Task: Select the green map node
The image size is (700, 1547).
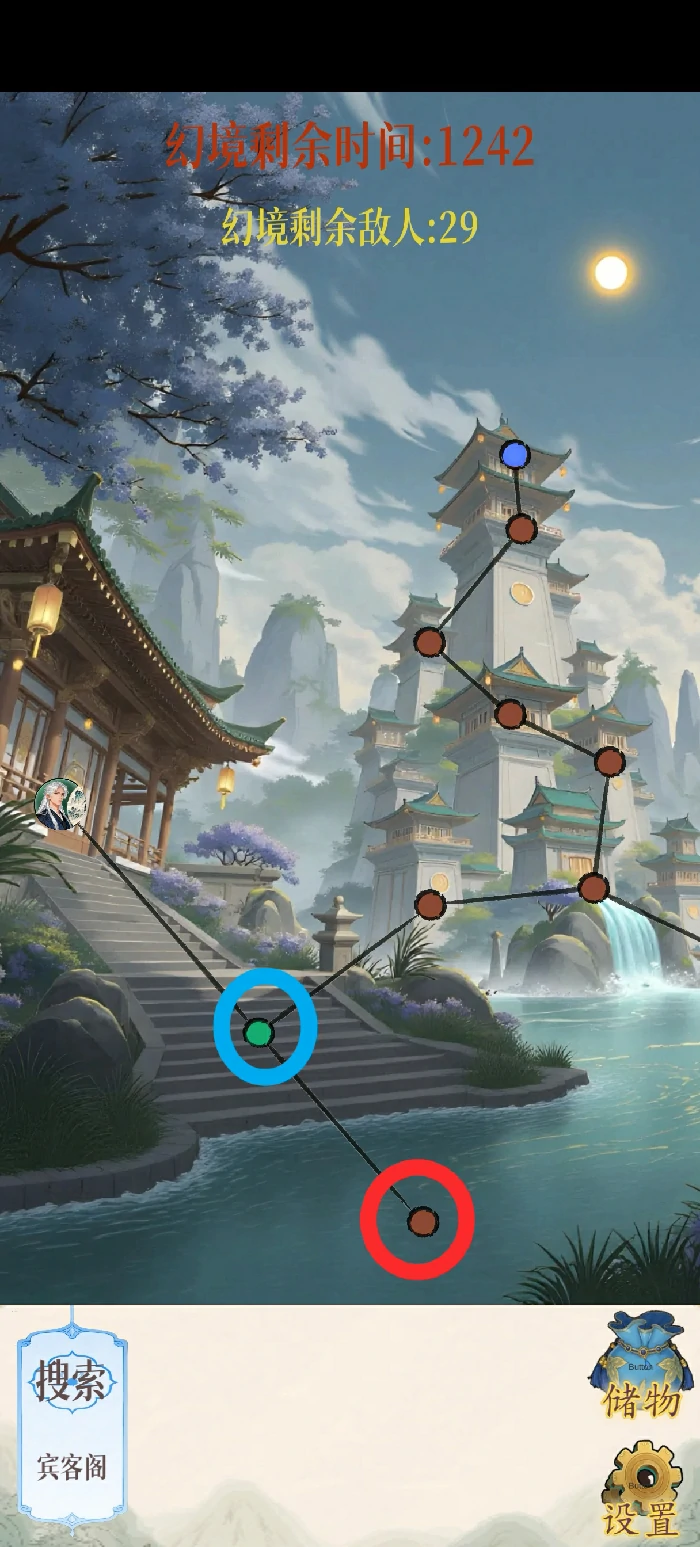Action: pos(259,1032)
